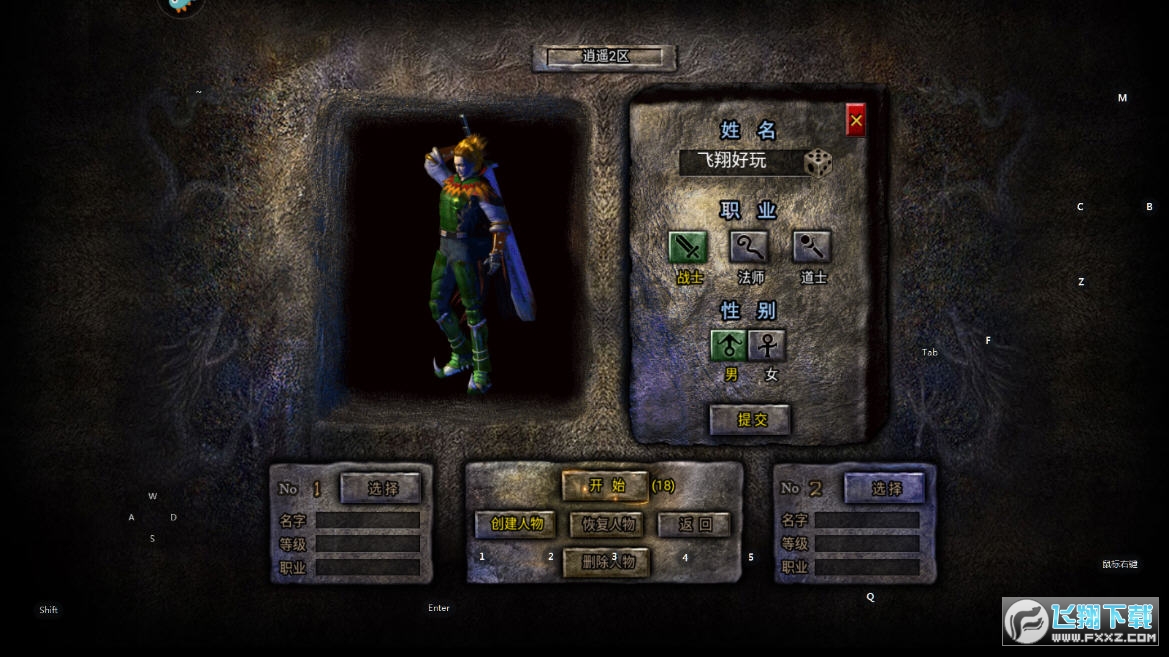
Task: Select character slot No 2 with 选择
Action: (x=885, y=488)
